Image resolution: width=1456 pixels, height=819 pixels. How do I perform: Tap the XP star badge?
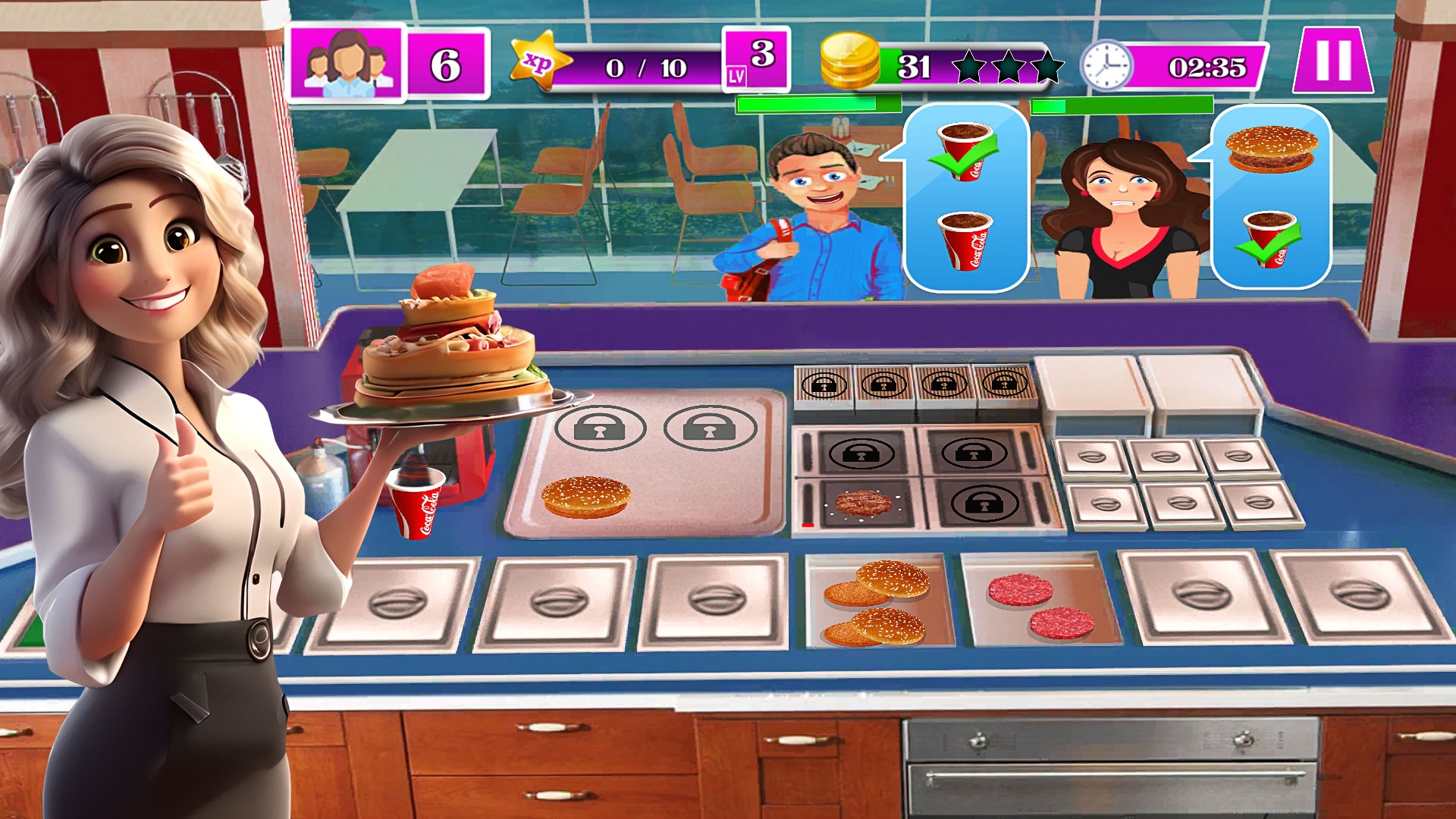(x=540, y=64)
